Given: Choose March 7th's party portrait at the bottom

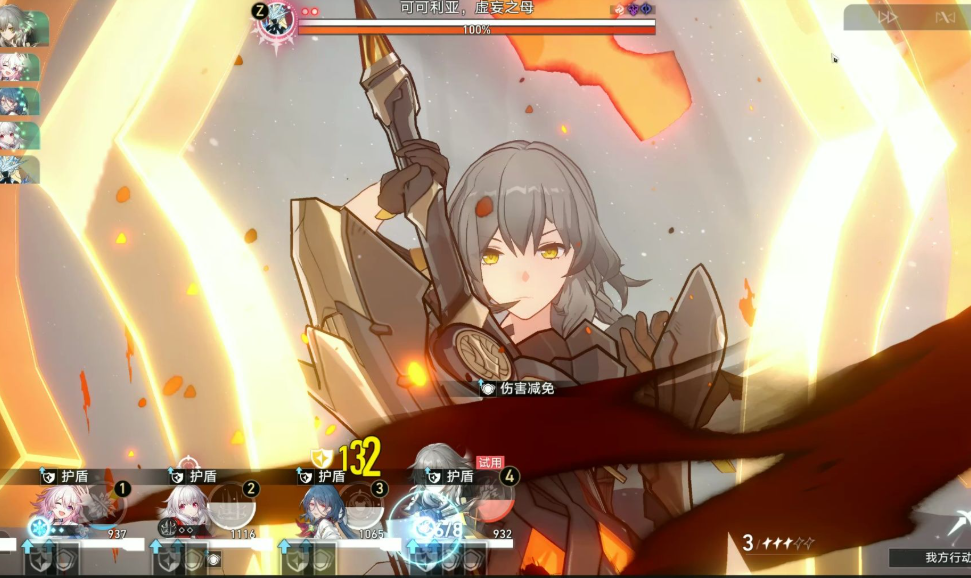Looking at the screenshot, I should [x=58, y=508].
